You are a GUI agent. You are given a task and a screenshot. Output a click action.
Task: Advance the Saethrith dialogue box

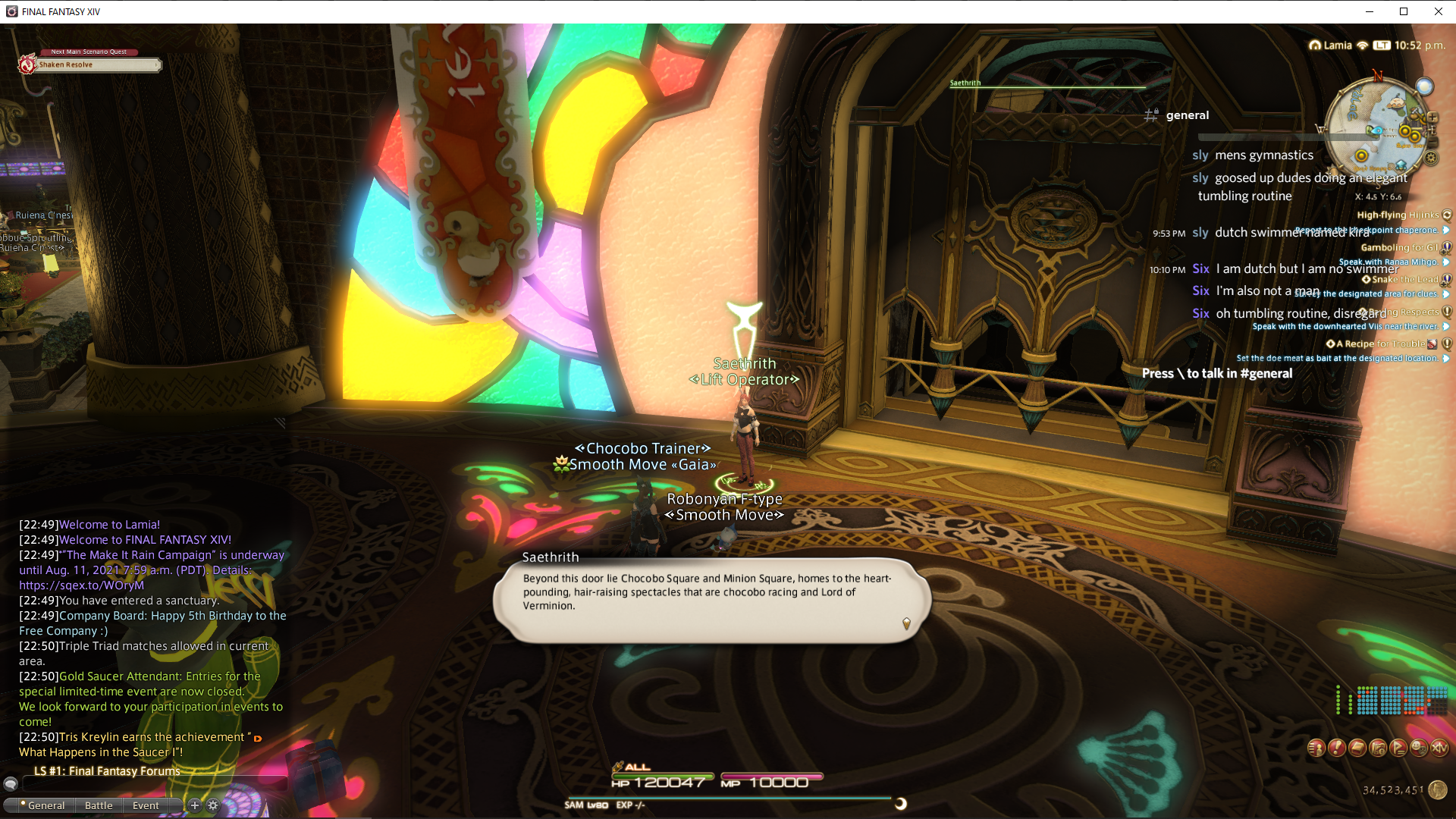[x=906, y=623]
